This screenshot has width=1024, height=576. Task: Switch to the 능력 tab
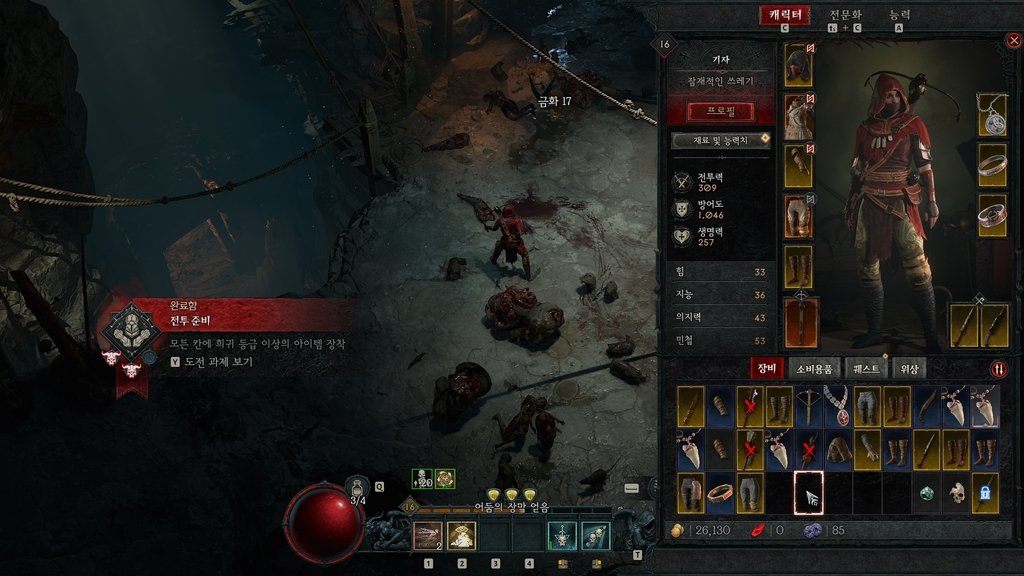tap(900, 15)
